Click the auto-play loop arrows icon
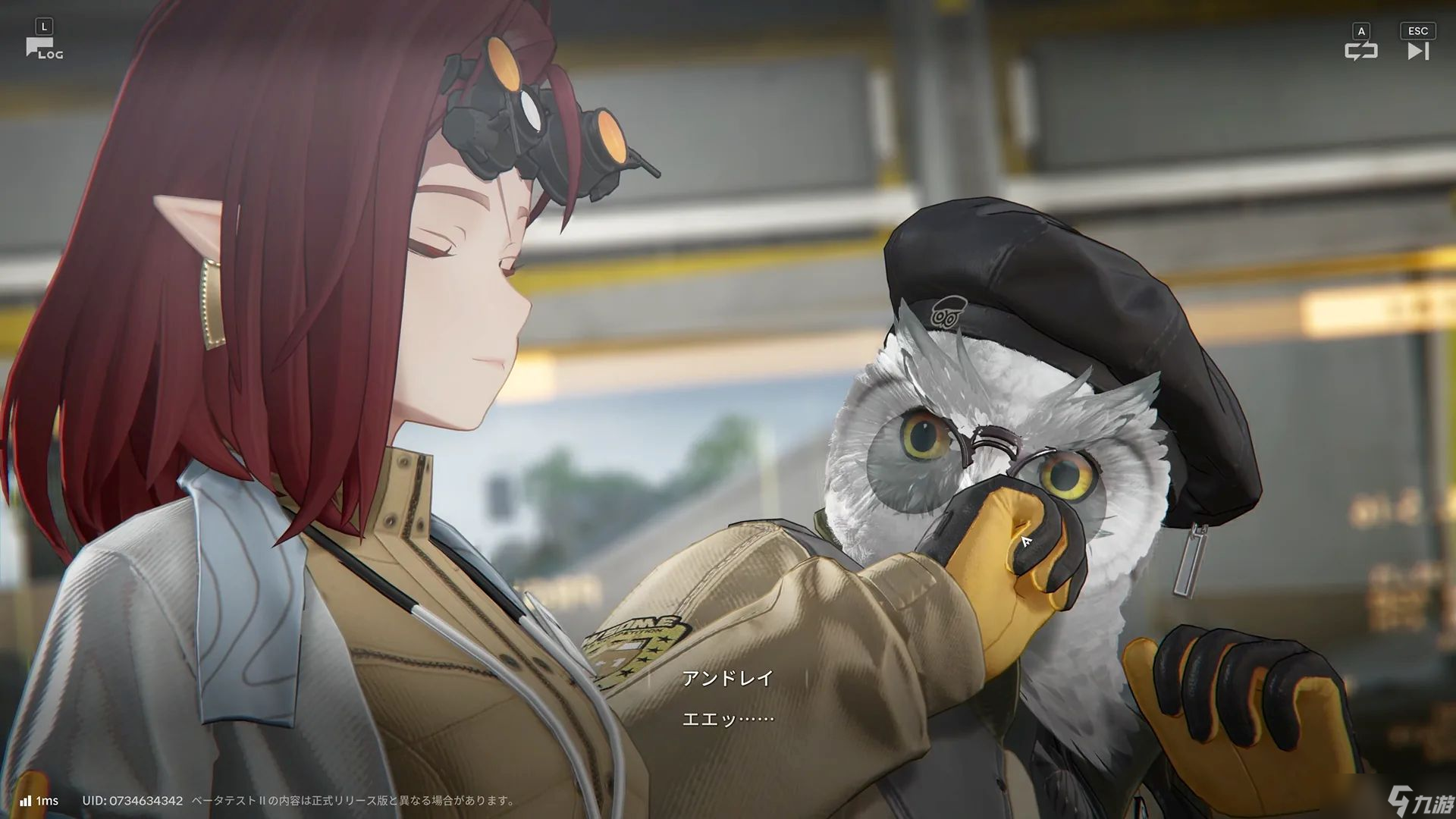Image resolution: width=1456 pixels, height=819 pixels. 1361,49
